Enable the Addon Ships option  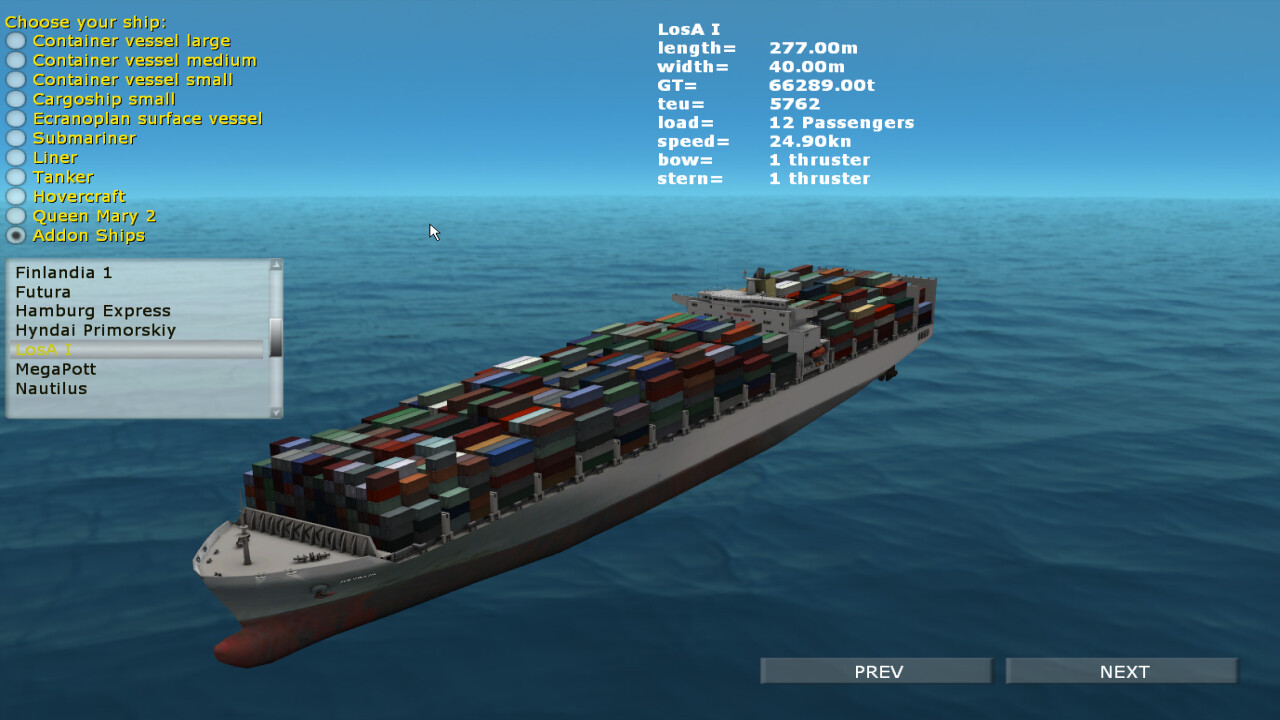(15, 235)
